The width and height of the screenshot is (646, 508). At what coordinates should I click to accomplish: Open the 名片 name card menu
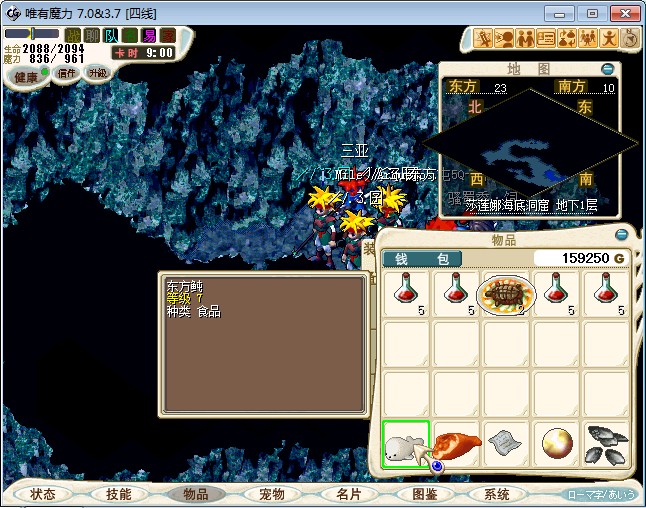click(x=347, y=494)
